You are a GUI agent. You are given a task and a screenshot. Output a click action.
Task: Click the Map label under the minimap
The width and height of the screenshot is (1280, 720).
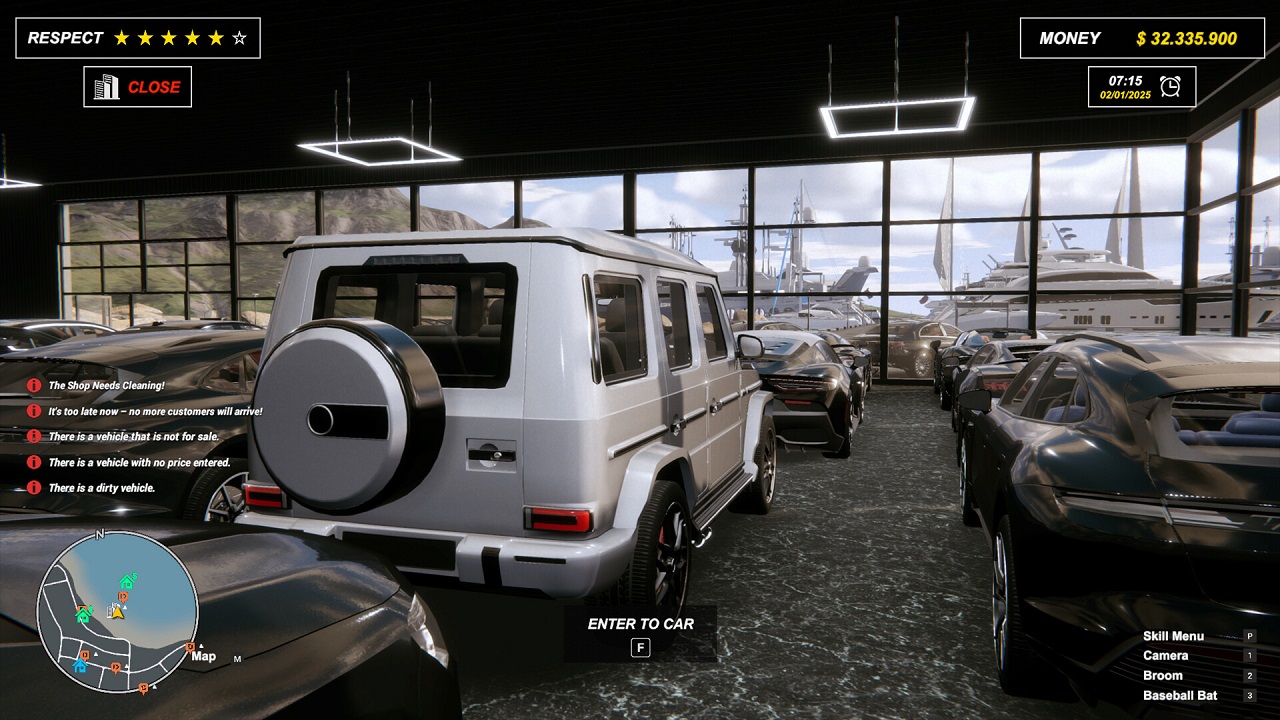[x=203, y=655]
